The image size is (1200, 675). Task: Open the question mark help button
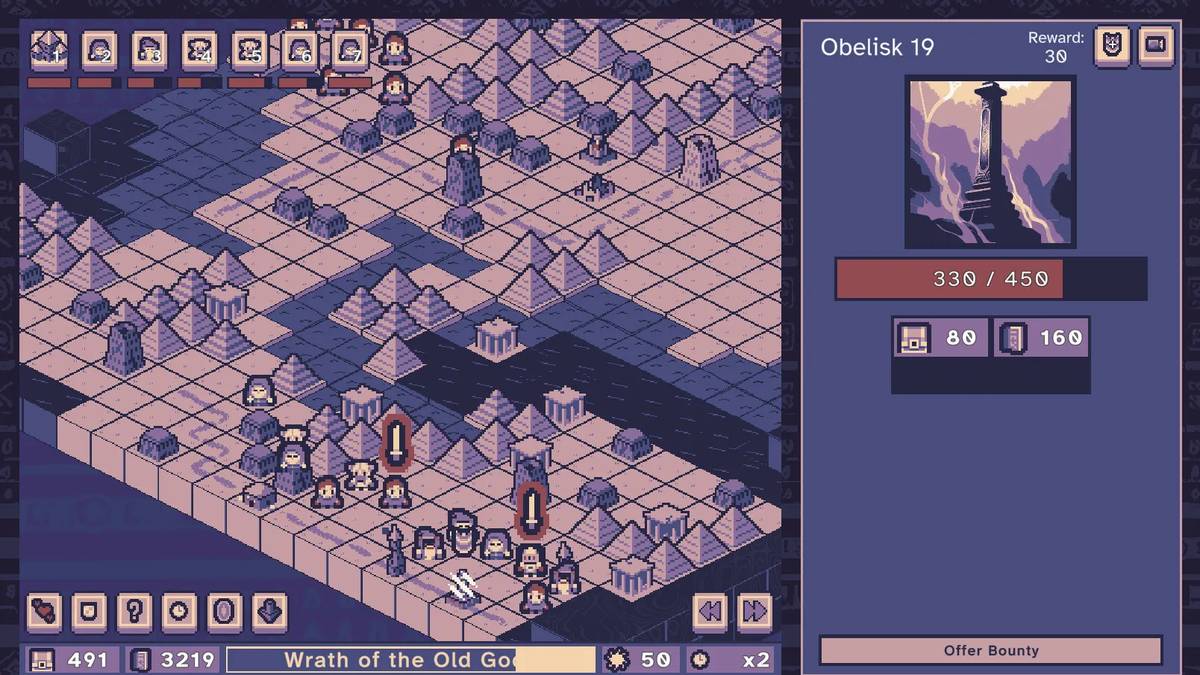coord(135,611)
